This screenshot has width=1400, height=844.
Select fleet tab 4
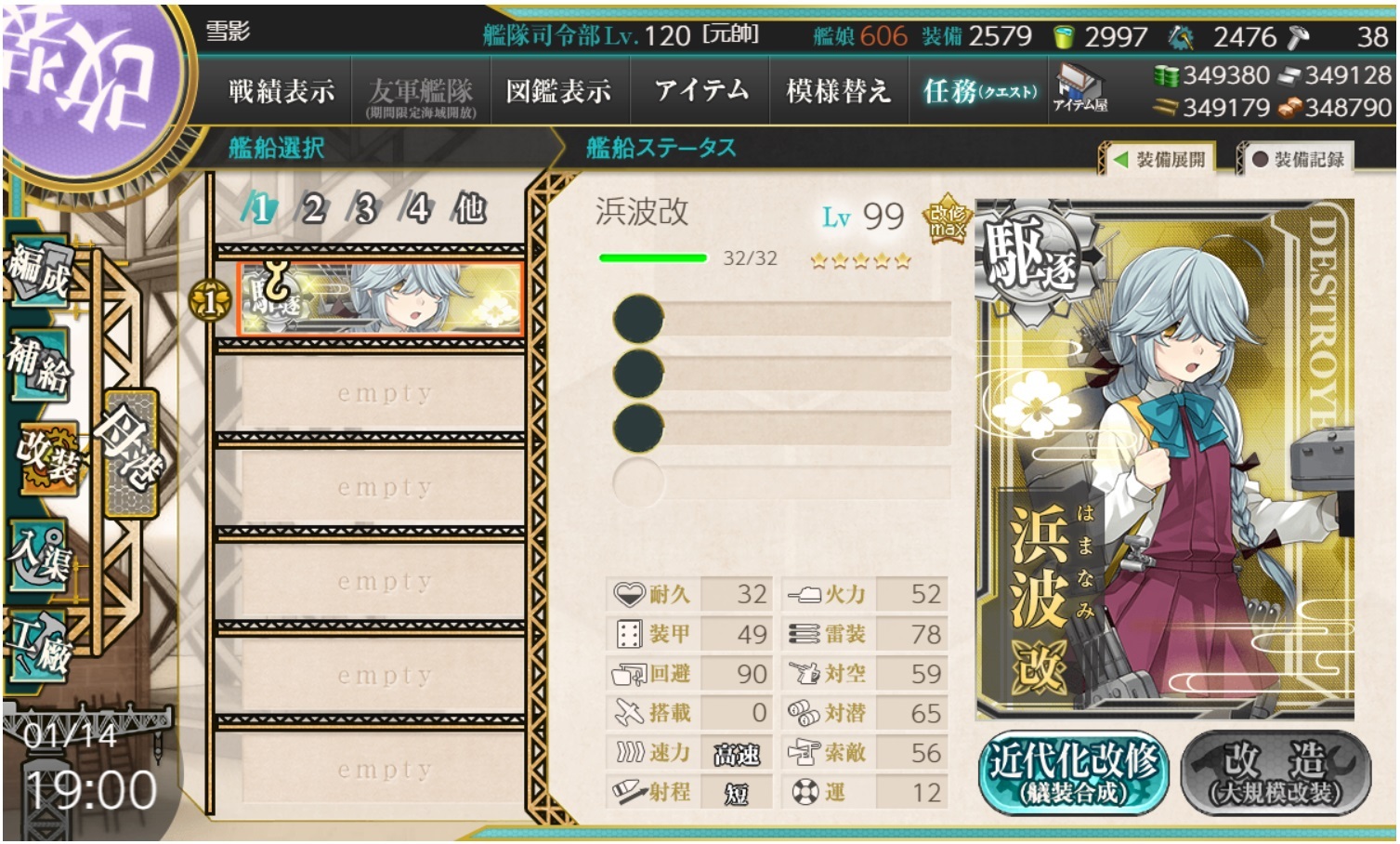pyautogui.click(x=417, y=209)
